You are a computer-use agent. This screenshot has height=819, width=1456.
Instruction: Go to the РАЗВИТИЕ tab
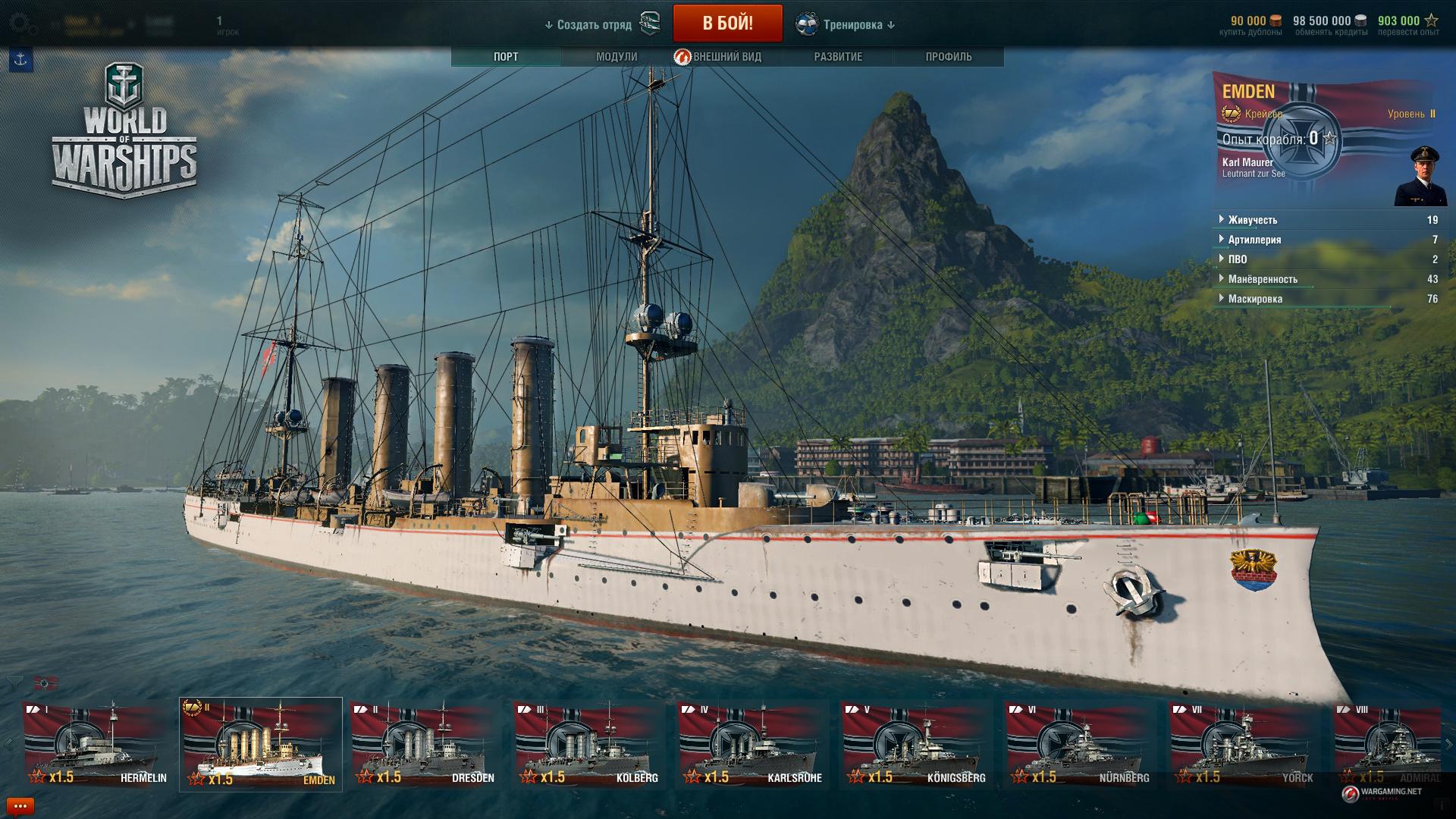point(838,57)
